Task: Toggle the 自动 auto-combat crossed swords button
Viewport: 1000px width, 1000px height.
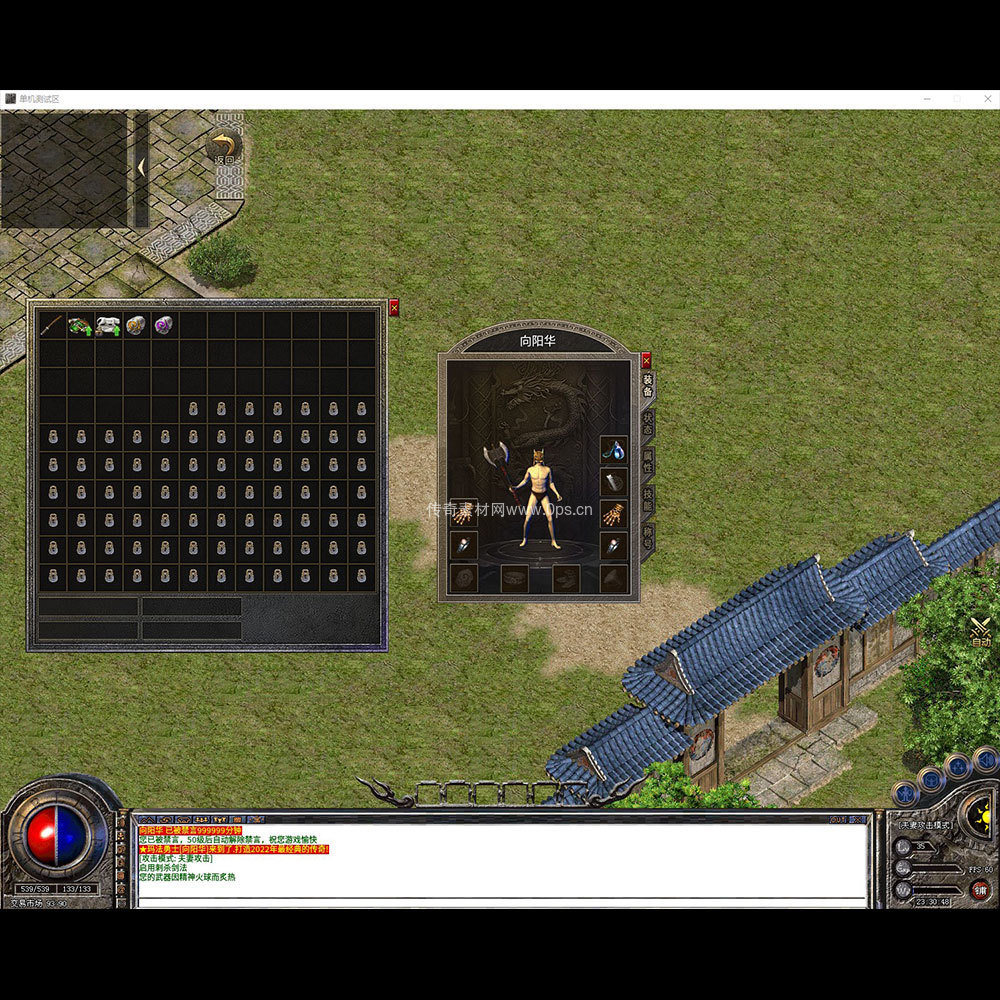Action: point(980,631)
